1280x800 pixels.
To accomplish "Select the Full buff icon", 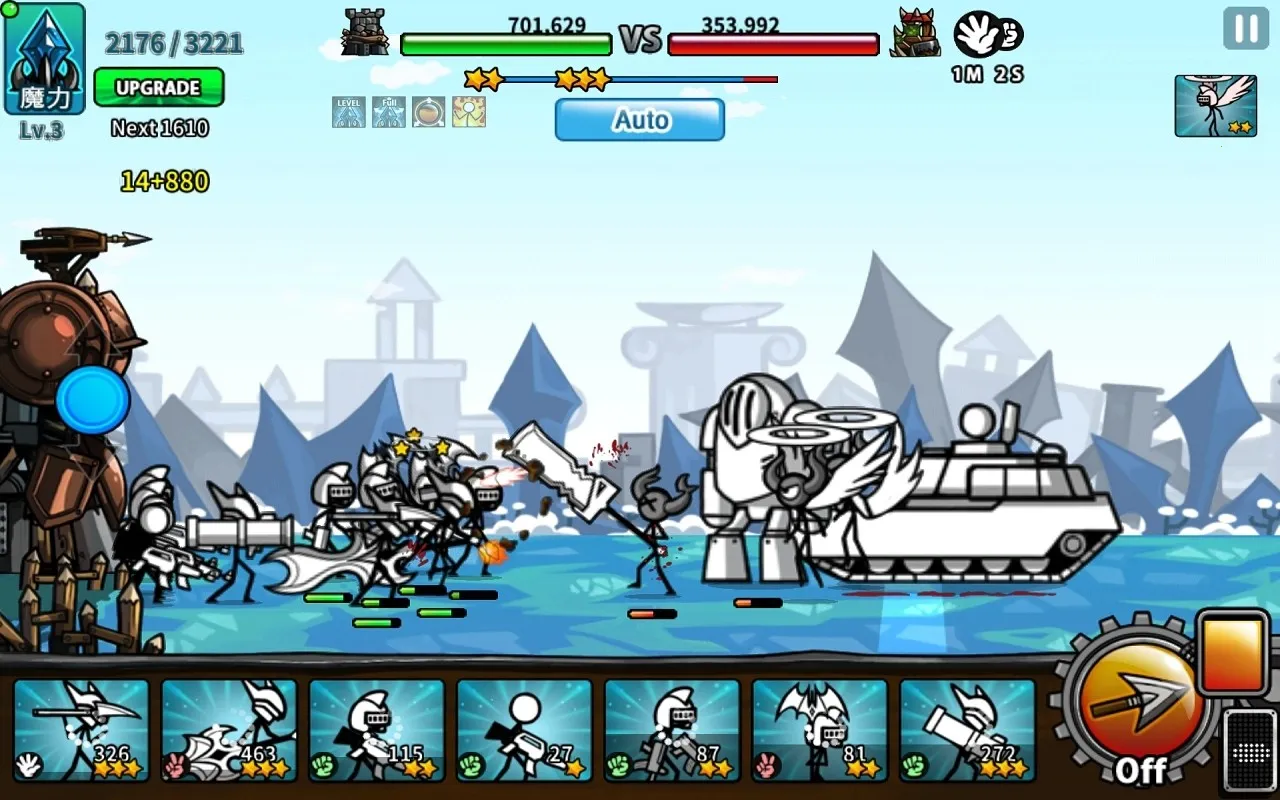I will click(389, 112).
